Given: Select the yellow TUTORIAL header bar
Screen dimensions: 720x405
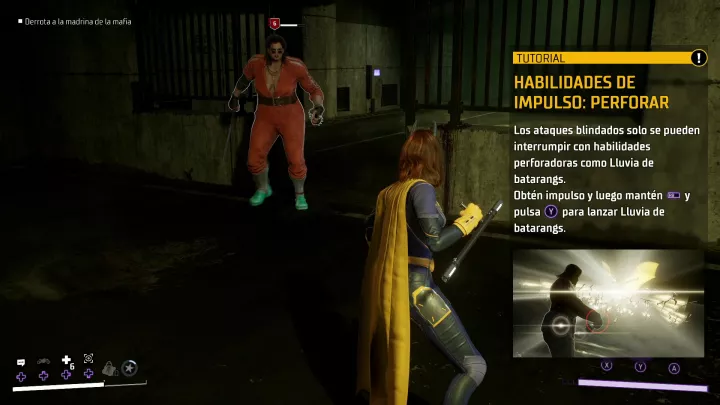Looking at the screenshot, I should [x=600, y=58].
